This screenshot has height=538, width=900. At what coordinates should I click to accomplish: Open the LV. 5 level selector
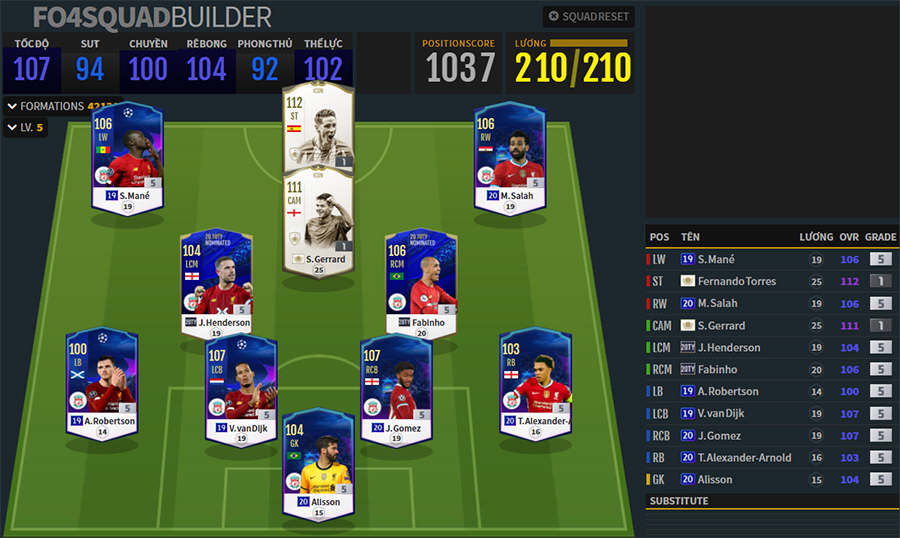click(26, 128)
